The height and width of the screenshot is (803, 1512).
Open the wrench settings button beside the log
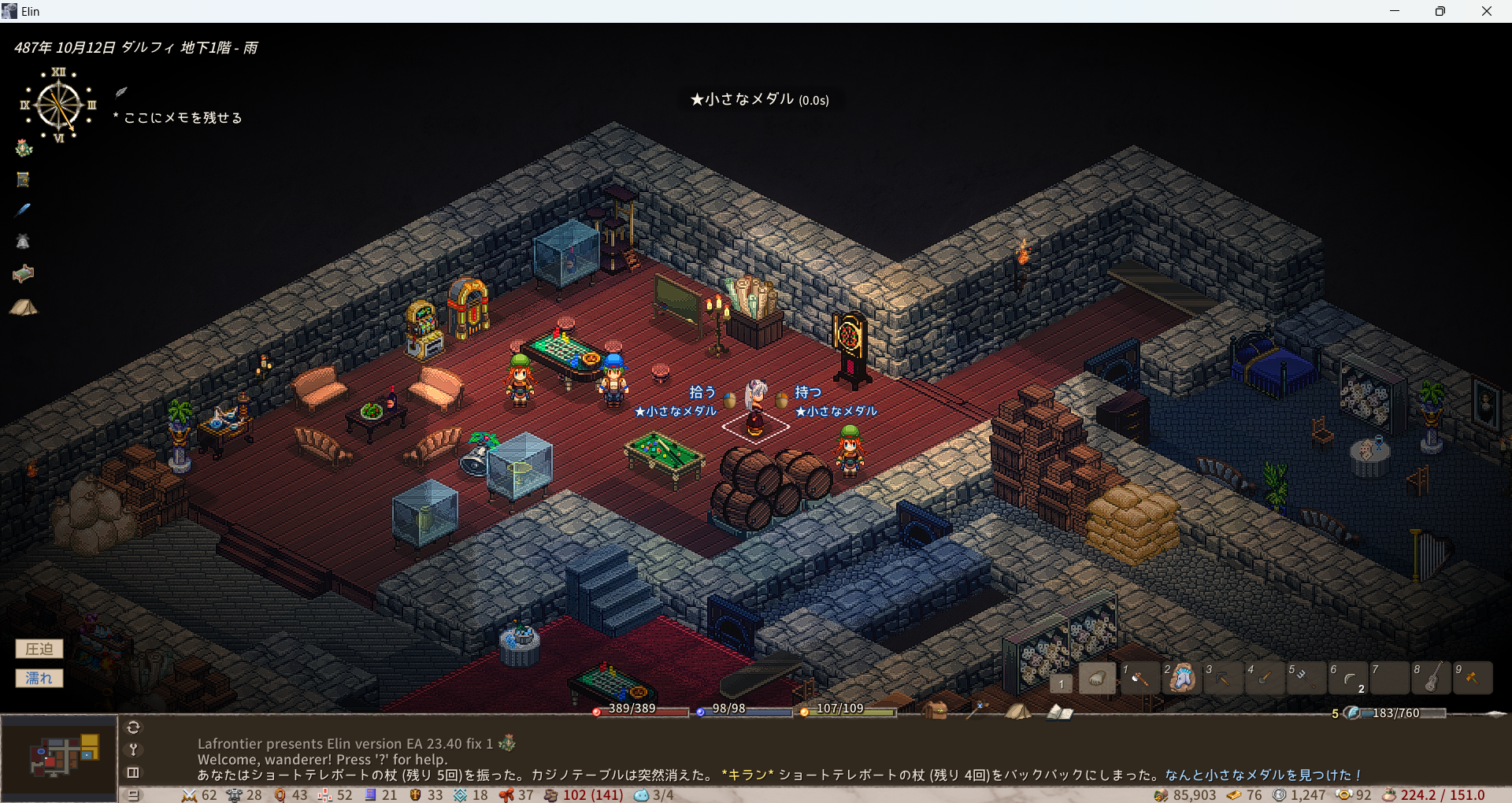[x=133, y=749]
